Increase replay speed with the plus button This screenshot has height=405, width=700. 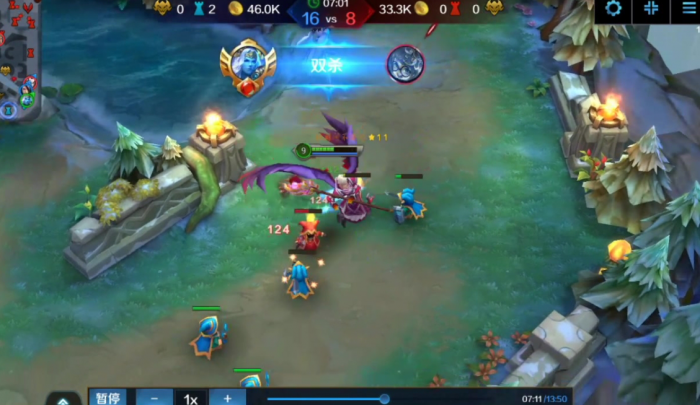point(227,398)
